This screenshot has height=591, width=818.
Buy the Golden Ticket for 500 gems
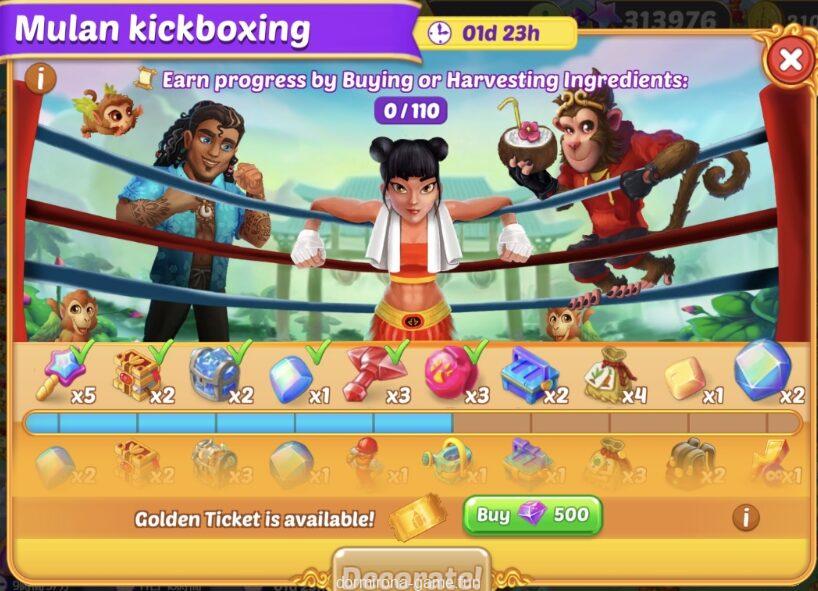tap(532, 516)
